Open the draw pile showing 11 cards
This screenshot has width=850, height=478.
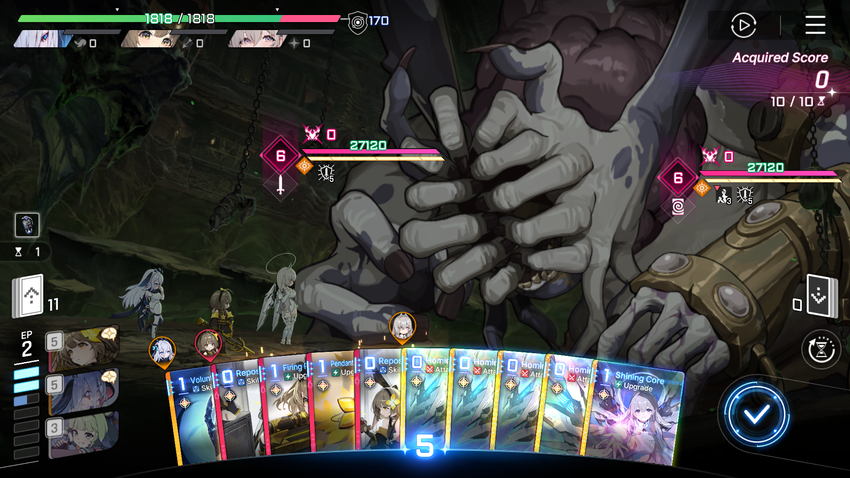pos(28,295)
